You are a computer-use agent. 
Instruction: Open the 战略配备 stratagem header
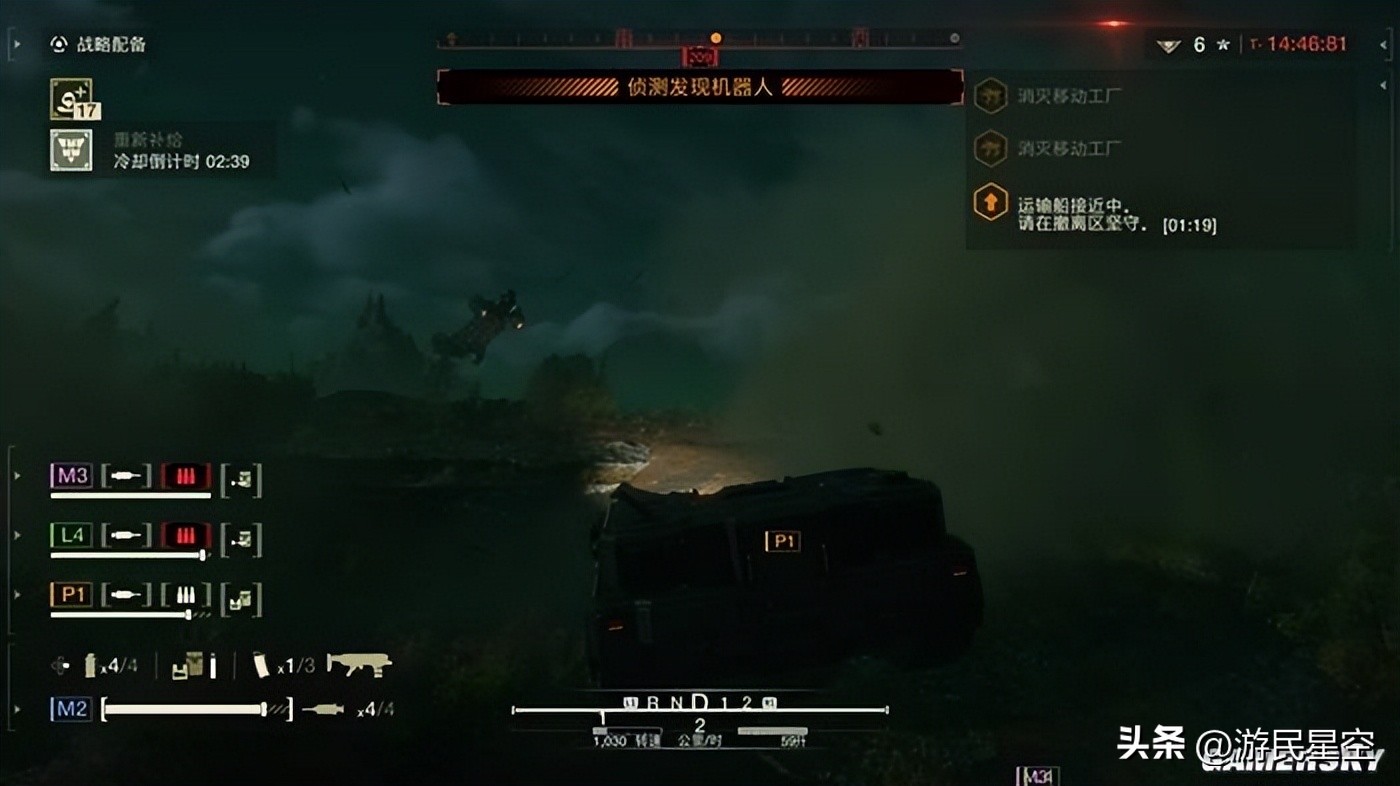tap(98, 44)
